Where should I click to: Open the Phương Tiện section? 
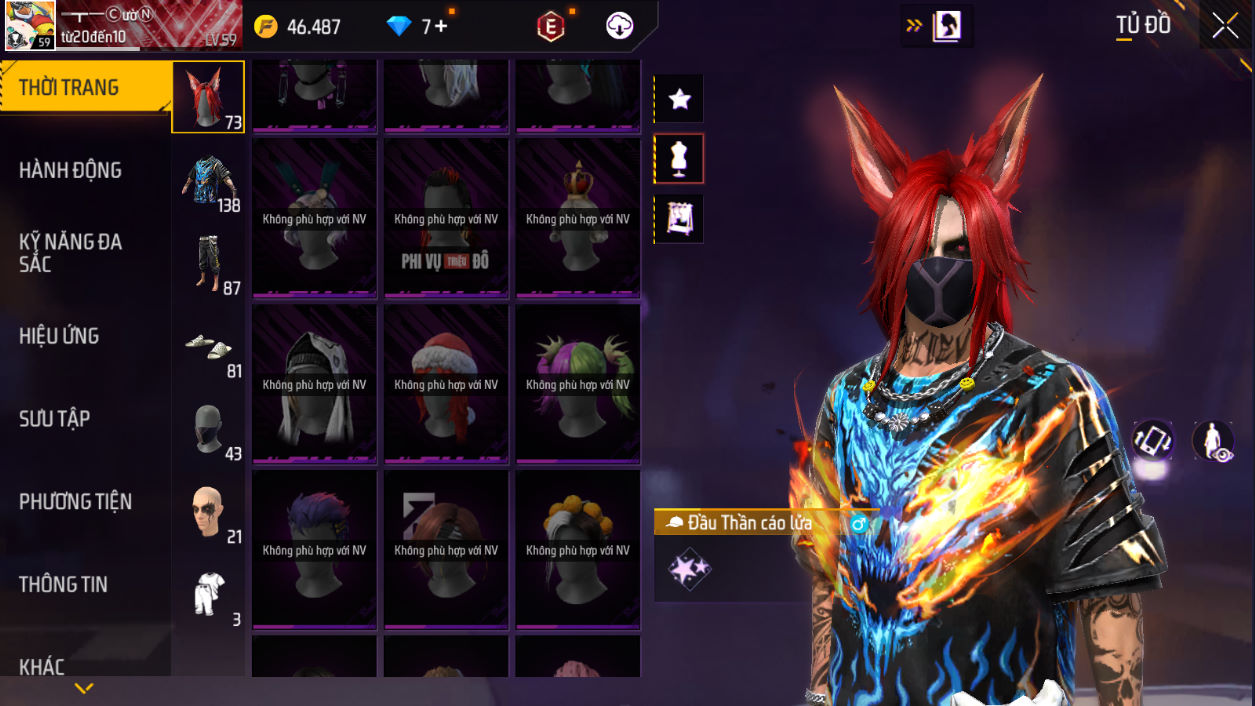75,502
